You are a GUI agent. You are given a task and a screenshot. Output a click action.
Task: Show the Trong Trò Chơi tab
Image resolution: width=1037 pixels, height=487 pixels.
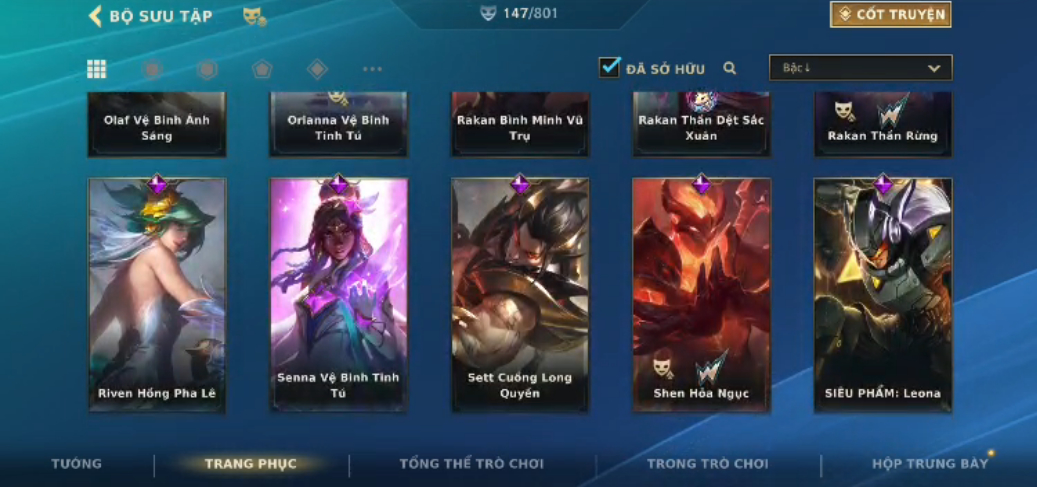pyautogui.click(x=708, y=464)
